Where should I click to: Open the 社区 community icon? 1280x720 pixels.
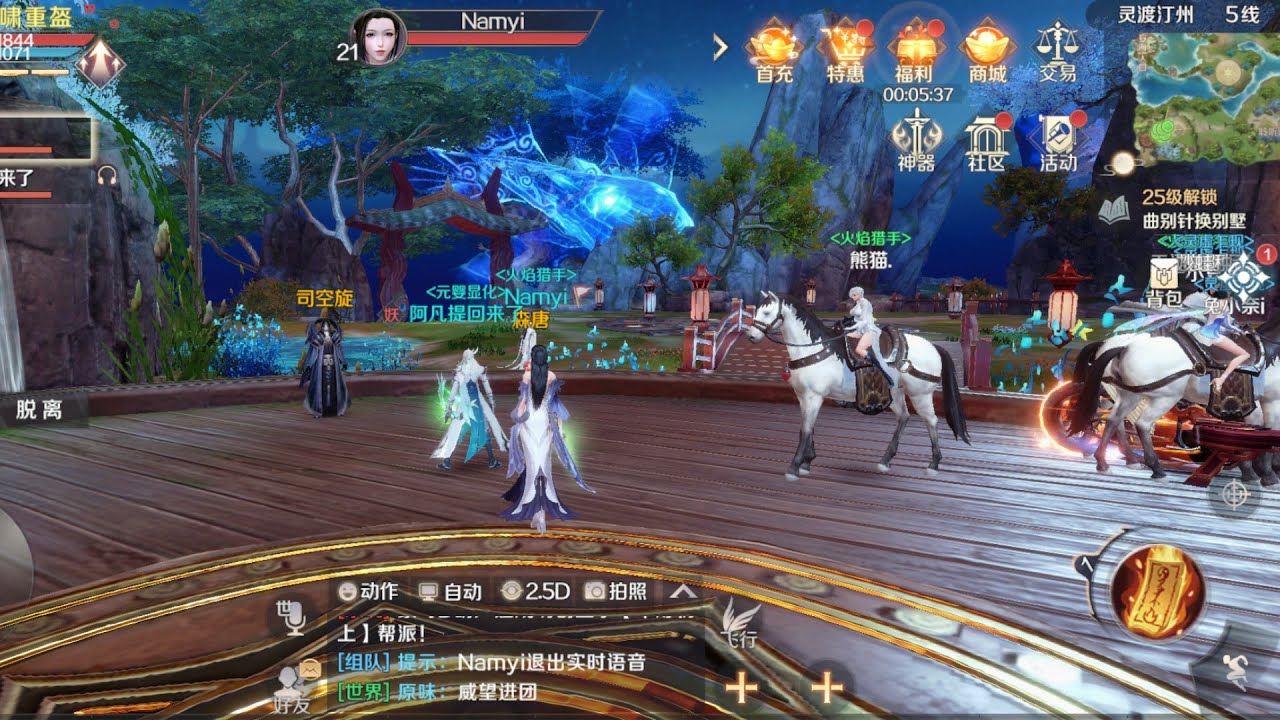tap(986, 140)
